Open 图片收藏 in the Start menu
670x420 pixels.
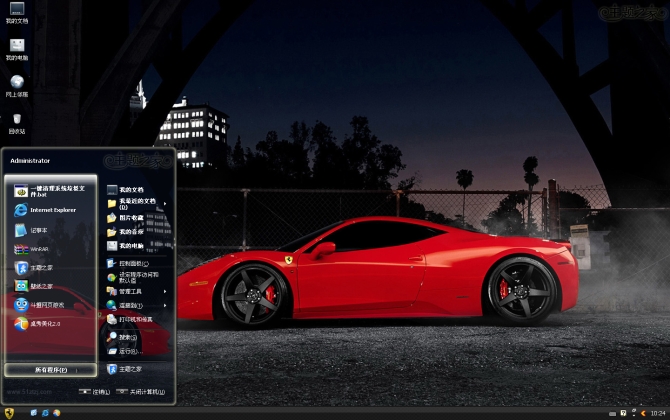coord(131,218)
